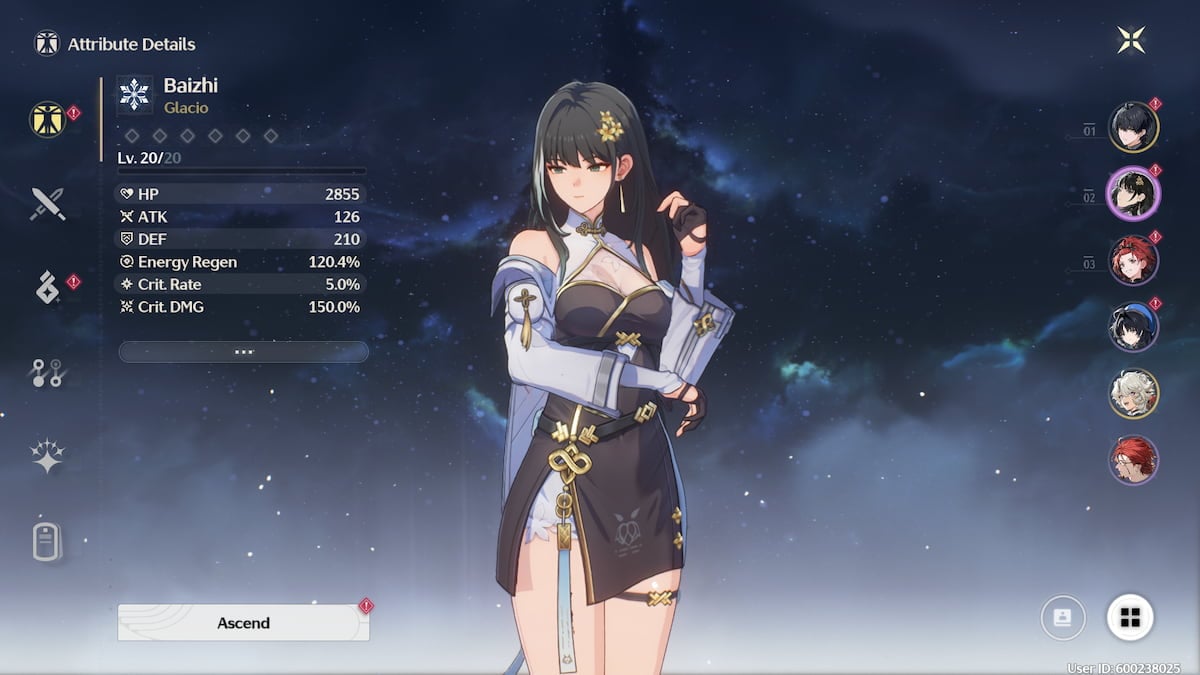This screenshot has width=1200, height=675.
Task: Select the blue-ringed dark-haired character portrait
Action: (x=1133, y=326)
